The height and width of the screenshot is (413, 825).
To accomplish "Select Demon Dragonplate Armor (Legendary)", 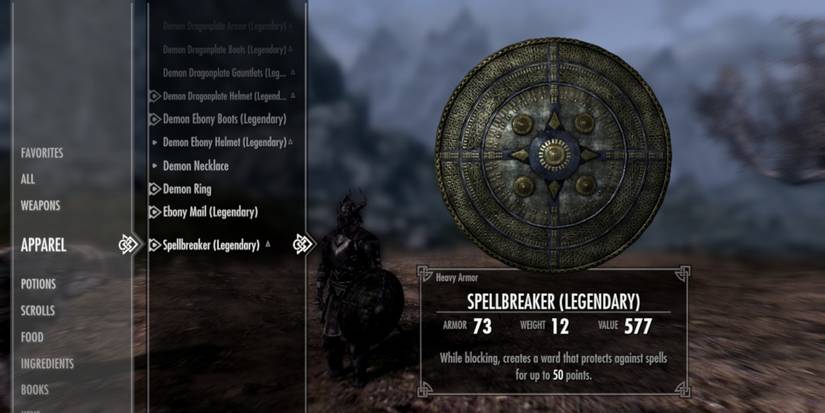I will click(224, 22).
